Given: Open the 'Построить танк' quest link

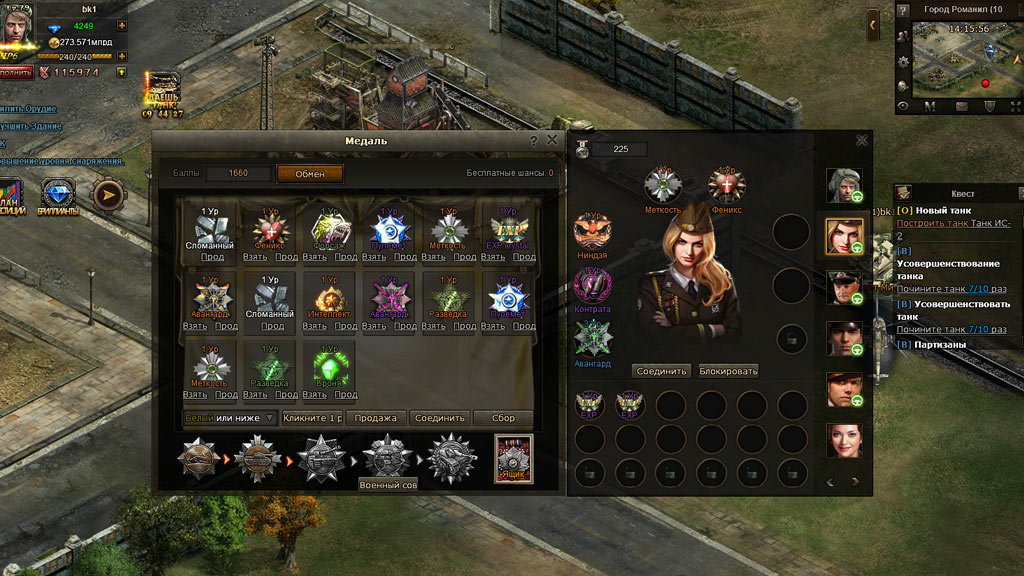Looking at the screenshot, I should (x=932, y=223).
